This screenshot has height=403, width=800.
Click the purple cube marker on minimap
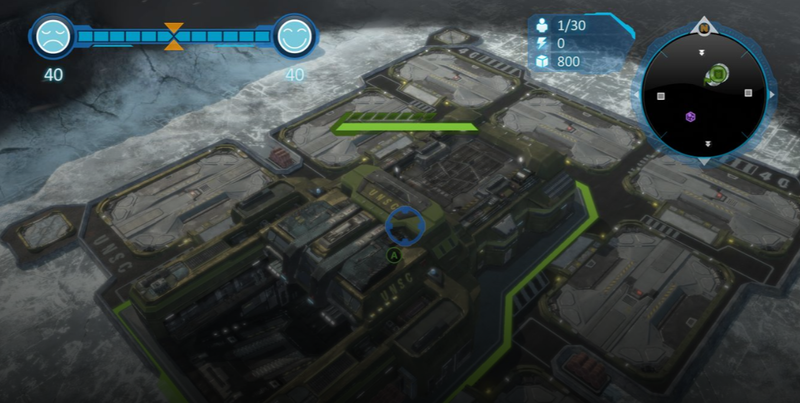click(690, 117)
